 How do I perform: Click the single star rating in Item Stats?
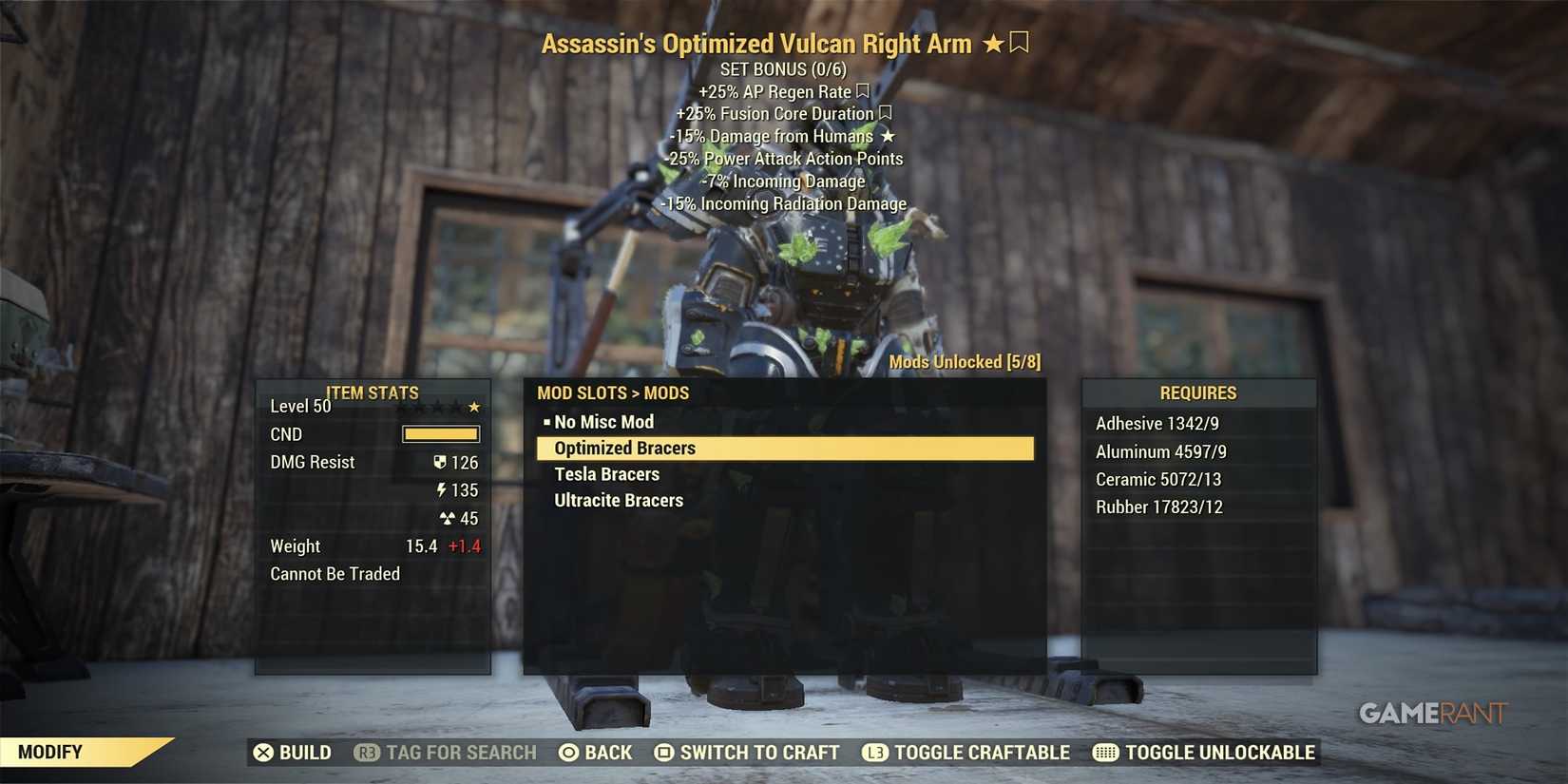(x=474, y=405)
